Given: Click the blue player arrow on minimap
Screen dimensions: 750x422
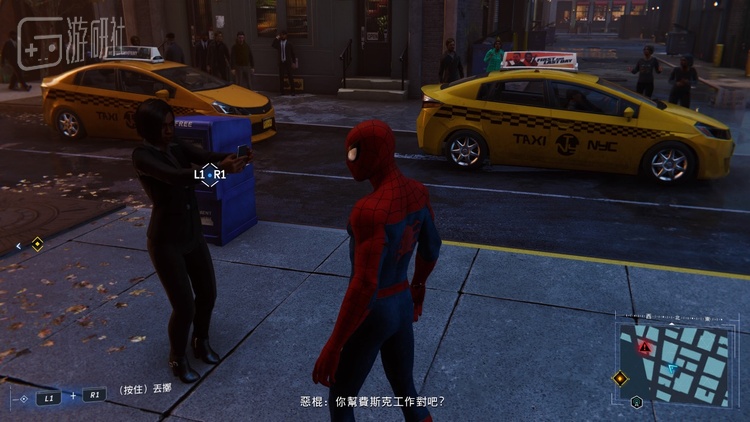Looking at the screenshot, I should tap(673, 369).
